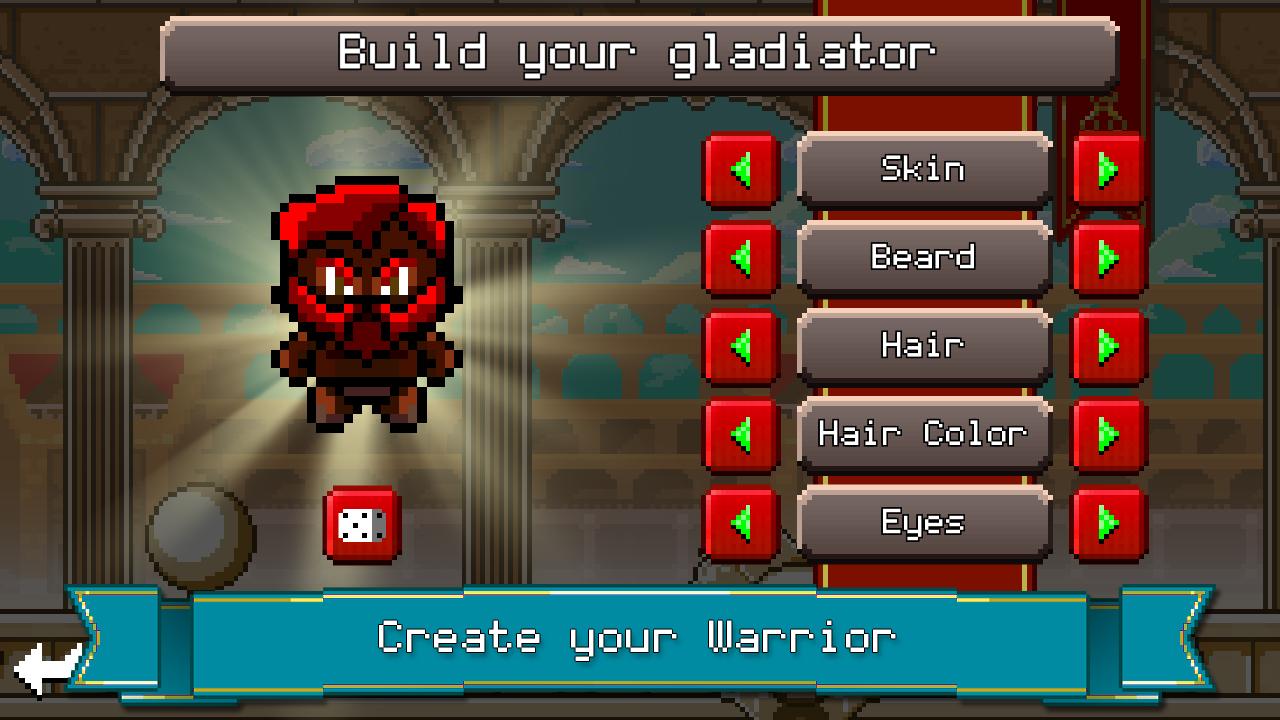The image size is (1280, 720).
Task: Select the green left arrow for Skin
Action: pyautogui.click(x=740, y=169)
